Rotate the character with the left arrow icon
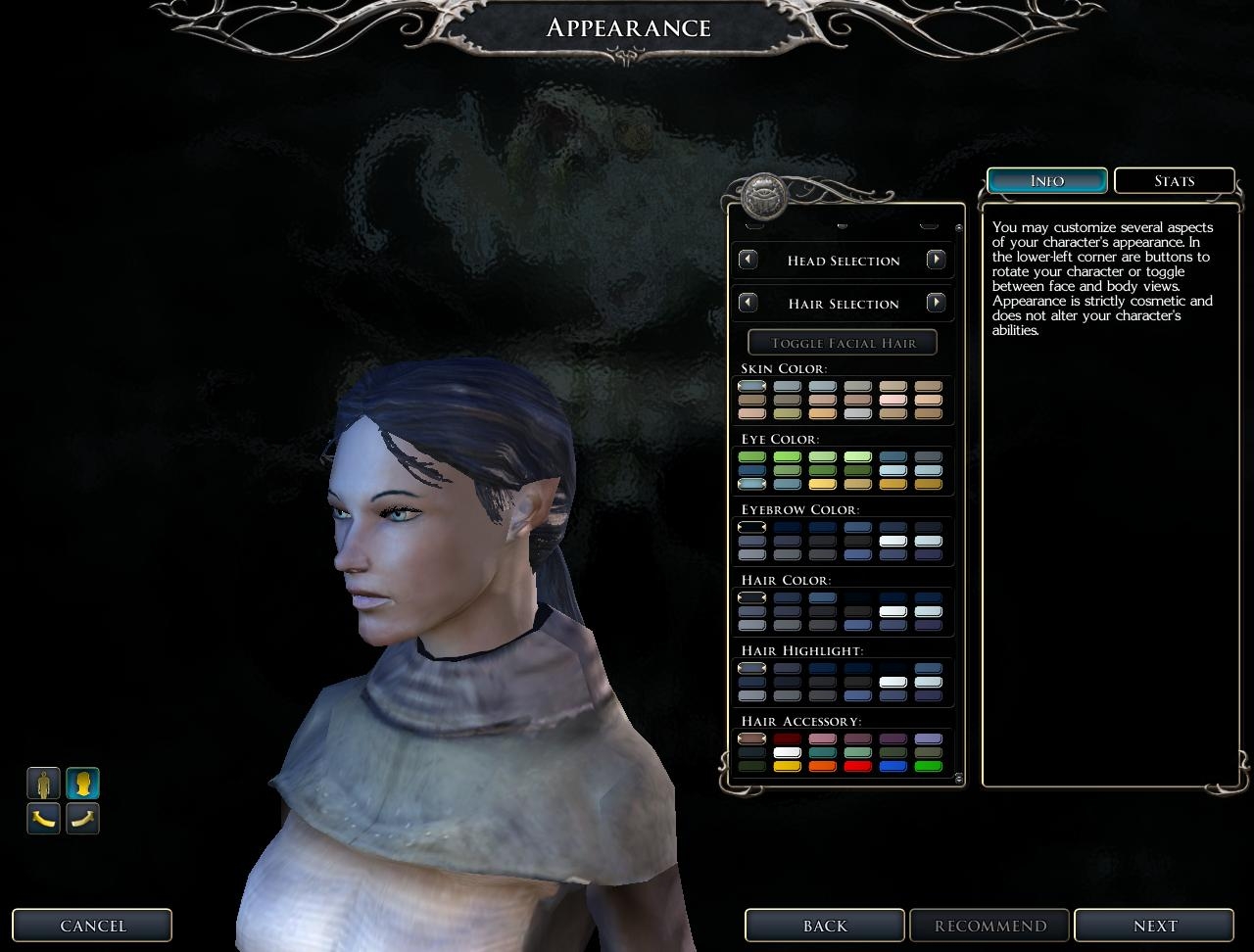The width and height of the screenshot is (1254, 952). (x=43, y=818)
